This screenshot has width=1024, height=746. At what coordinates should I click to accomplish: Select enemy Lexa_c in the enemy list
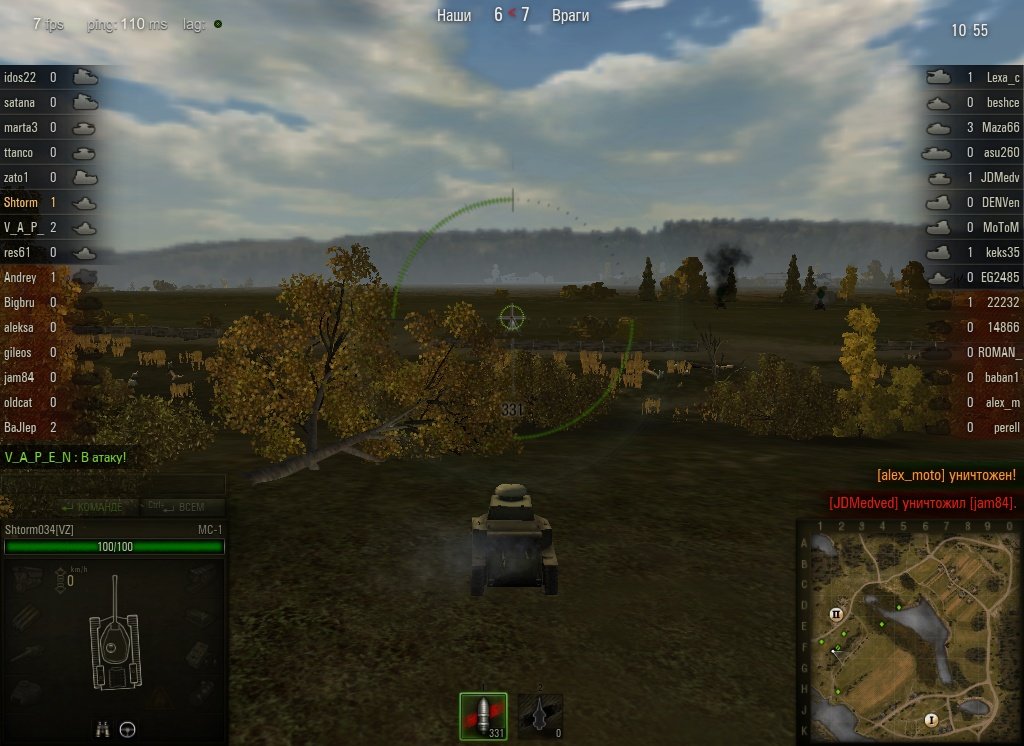click(x=1002, y=77)
